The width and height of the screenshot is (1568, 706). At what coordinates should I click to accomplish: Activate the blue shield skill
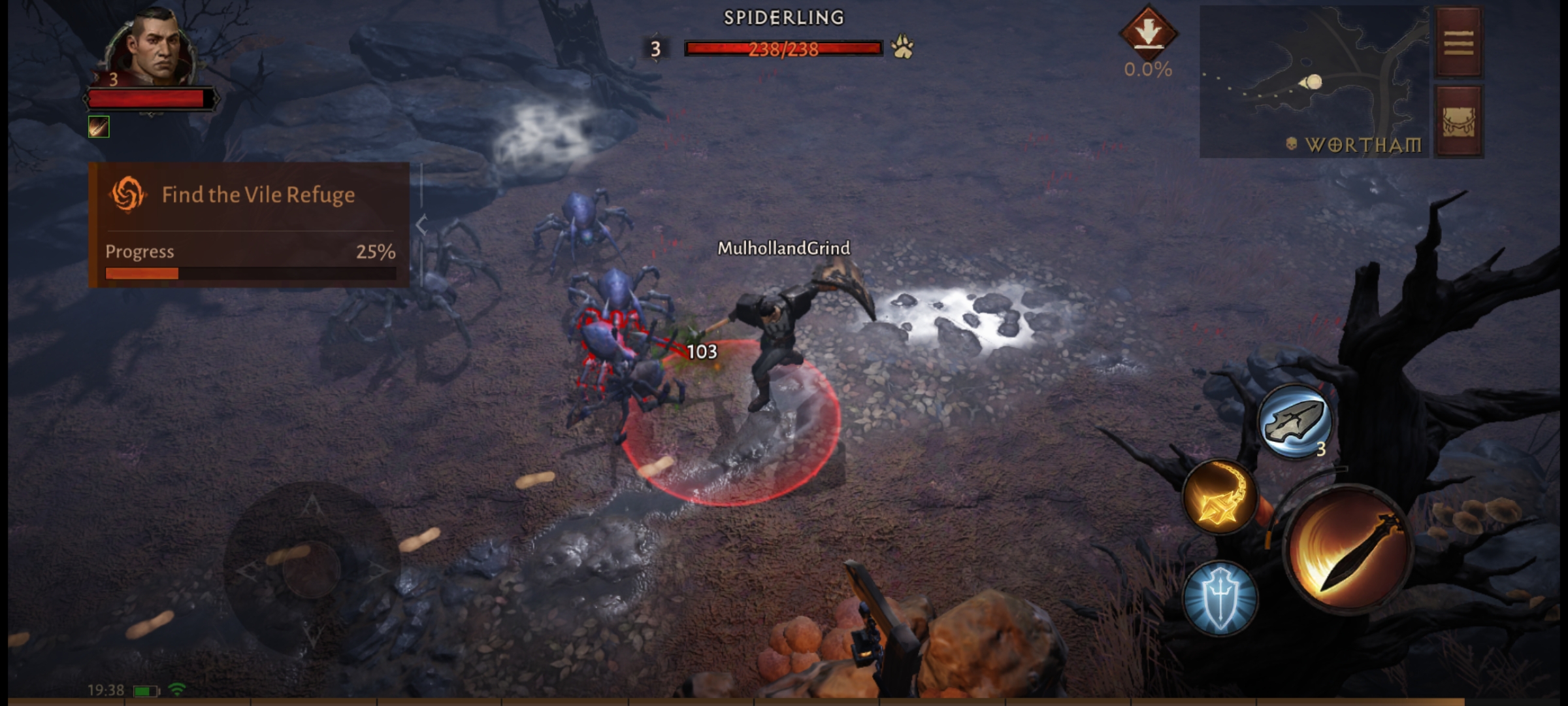tap(1220, 598)
